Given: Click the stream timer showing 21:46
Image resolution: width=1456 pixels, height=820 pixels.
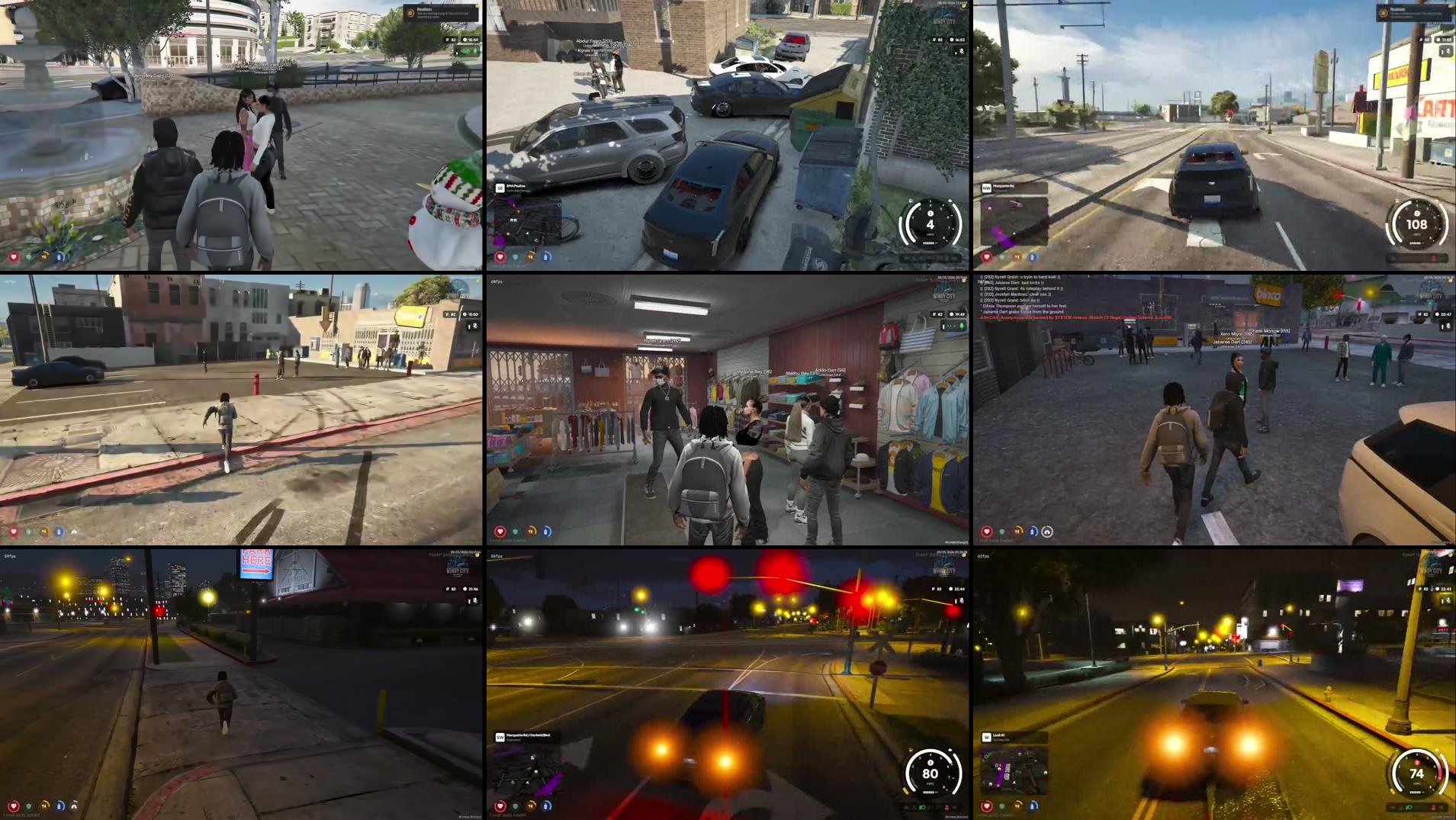Looking at the screenshot, I should pos(471,590).
